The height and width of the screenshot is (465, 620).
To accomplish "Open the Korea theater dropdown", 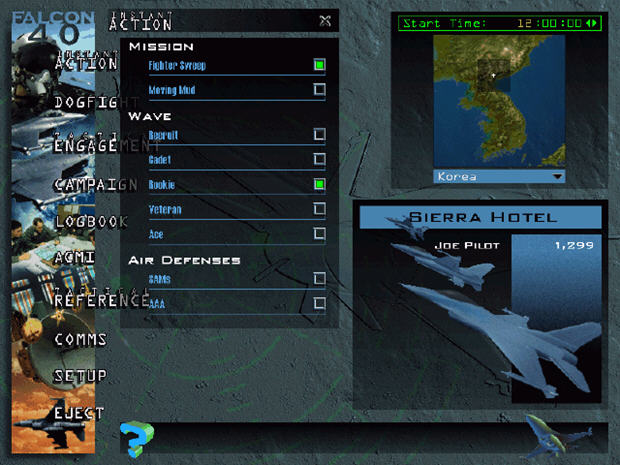I will tap(557, 177).
